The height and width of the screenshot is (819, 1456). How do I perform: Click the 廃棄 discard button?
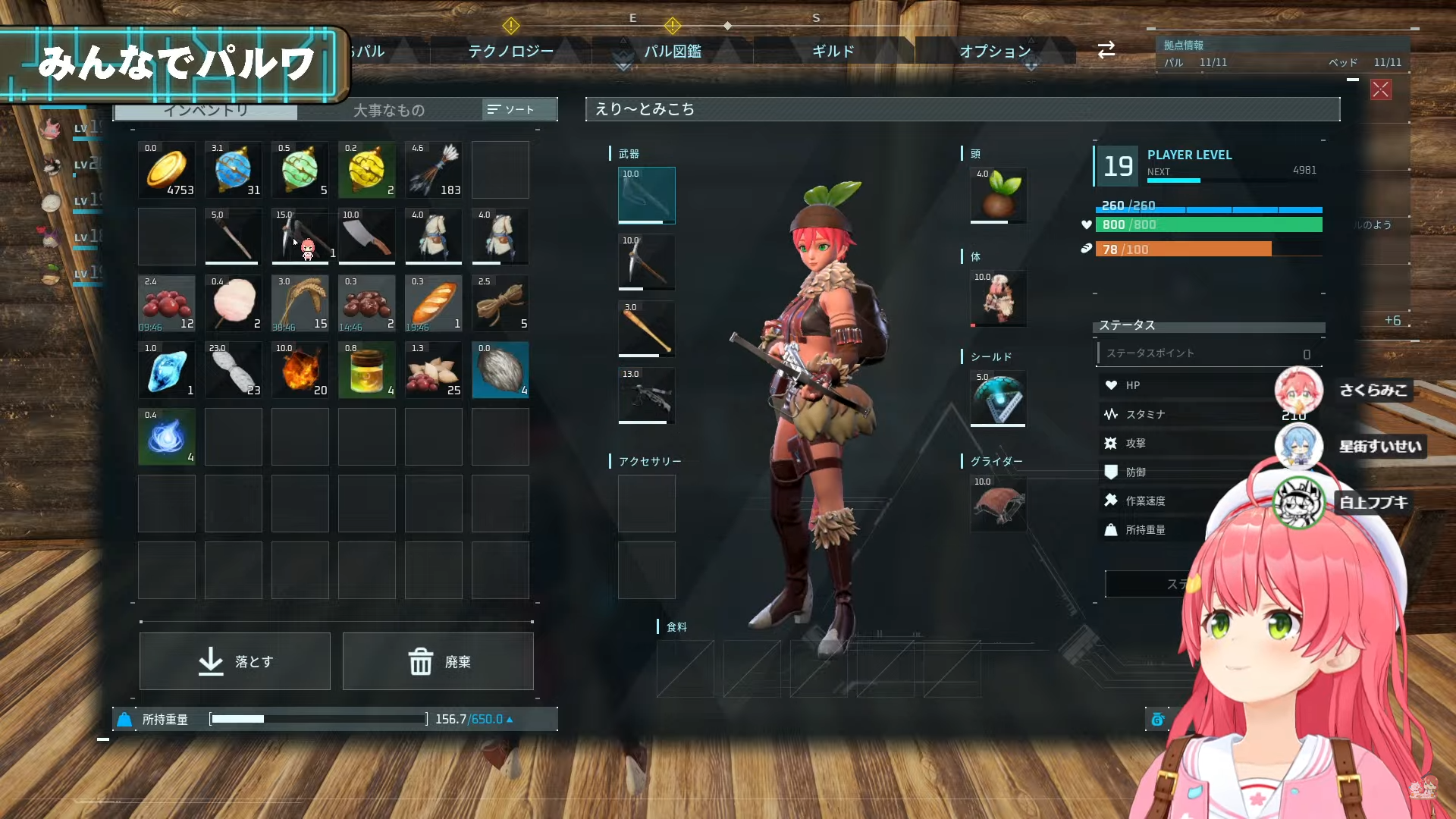coord(438,661)
